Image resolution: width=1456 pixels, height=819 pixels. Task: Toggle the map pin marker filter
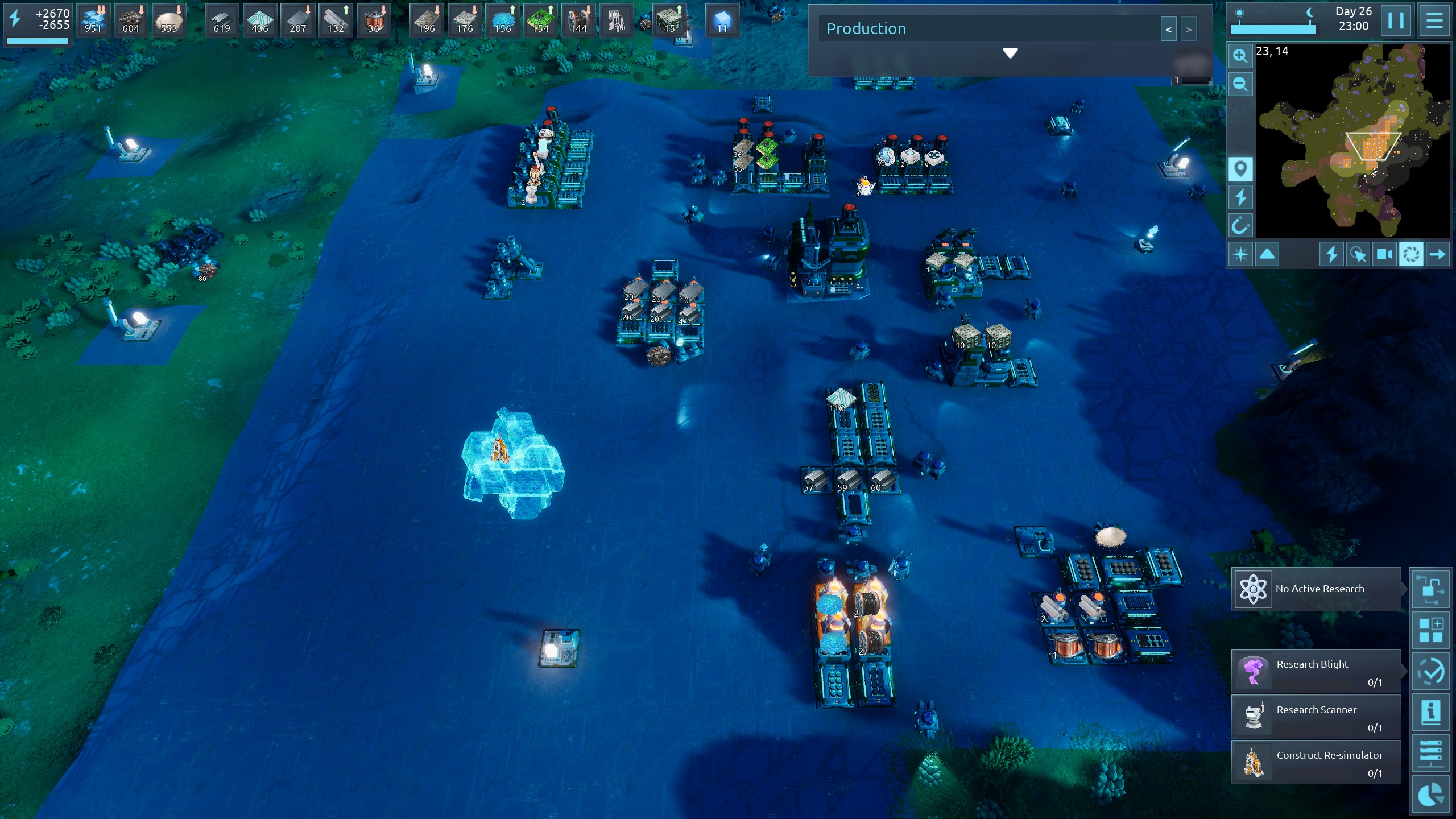1240,169
